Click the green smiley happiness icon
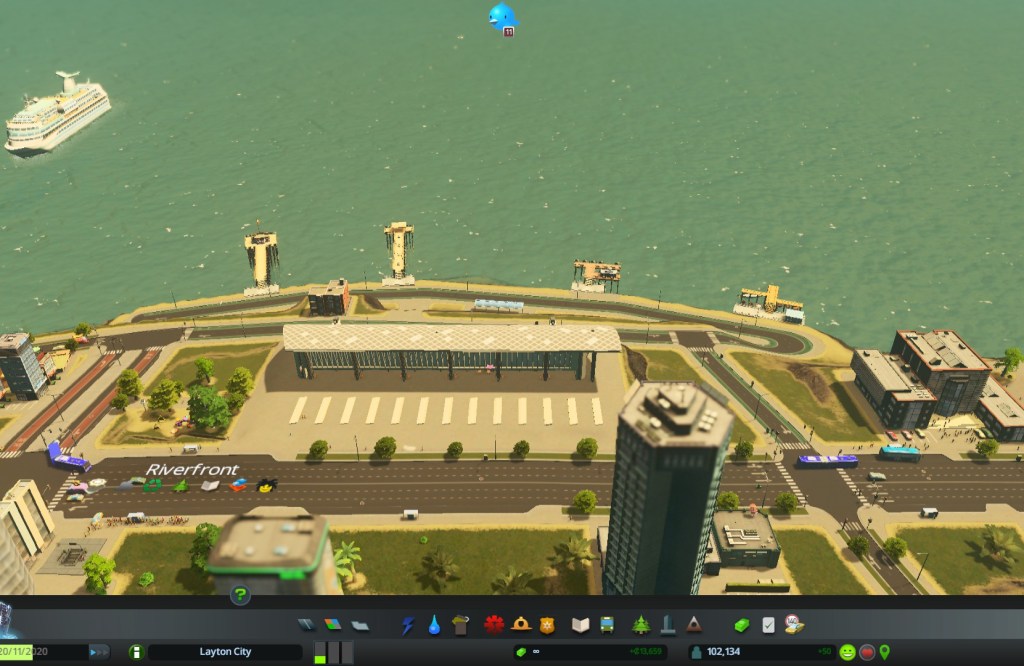This screenshot has width=1024, height=666. tap(847, 652)
